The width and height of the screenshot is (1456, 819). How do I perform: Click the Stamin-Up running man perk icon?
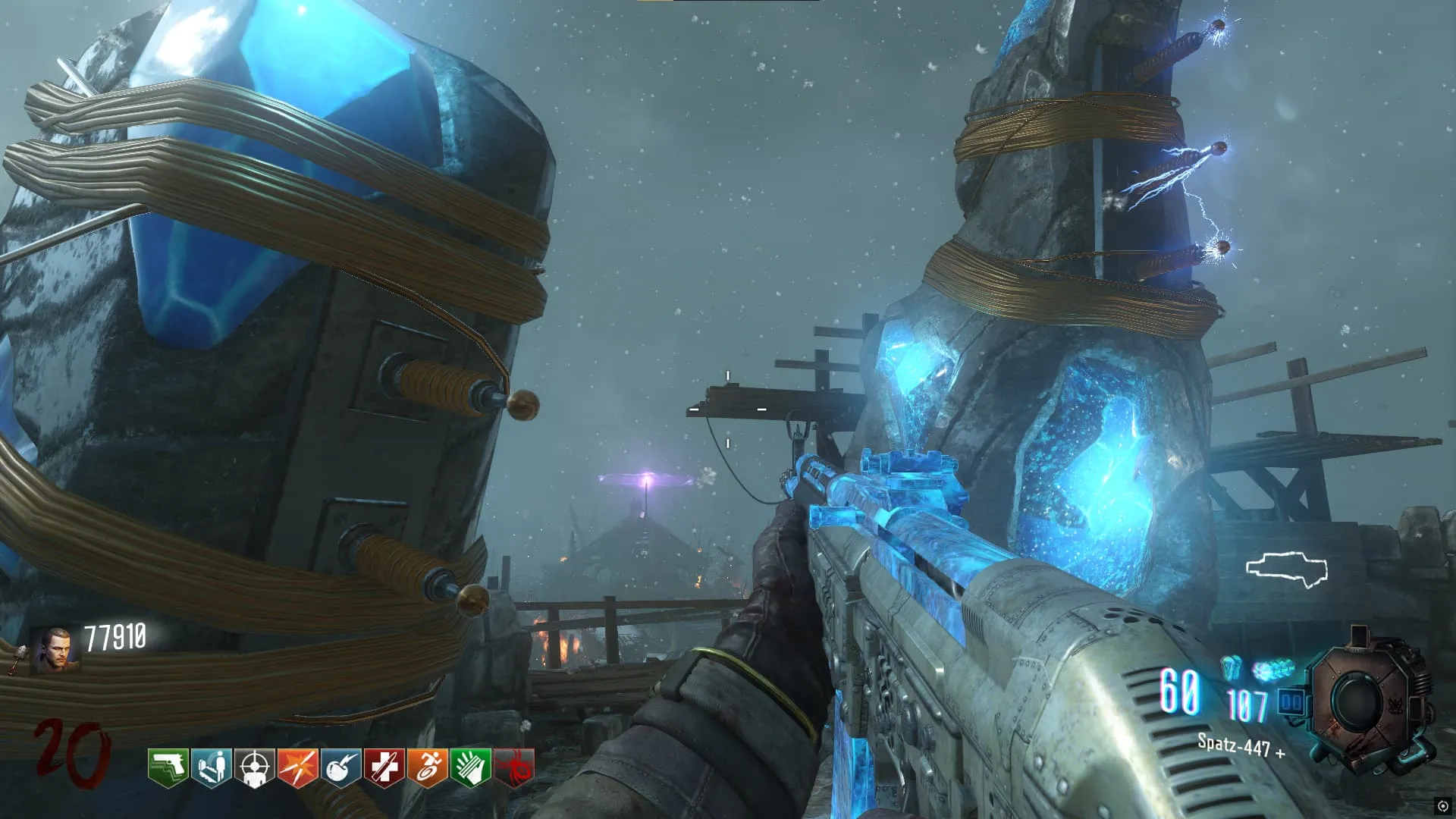pos(427,768)
